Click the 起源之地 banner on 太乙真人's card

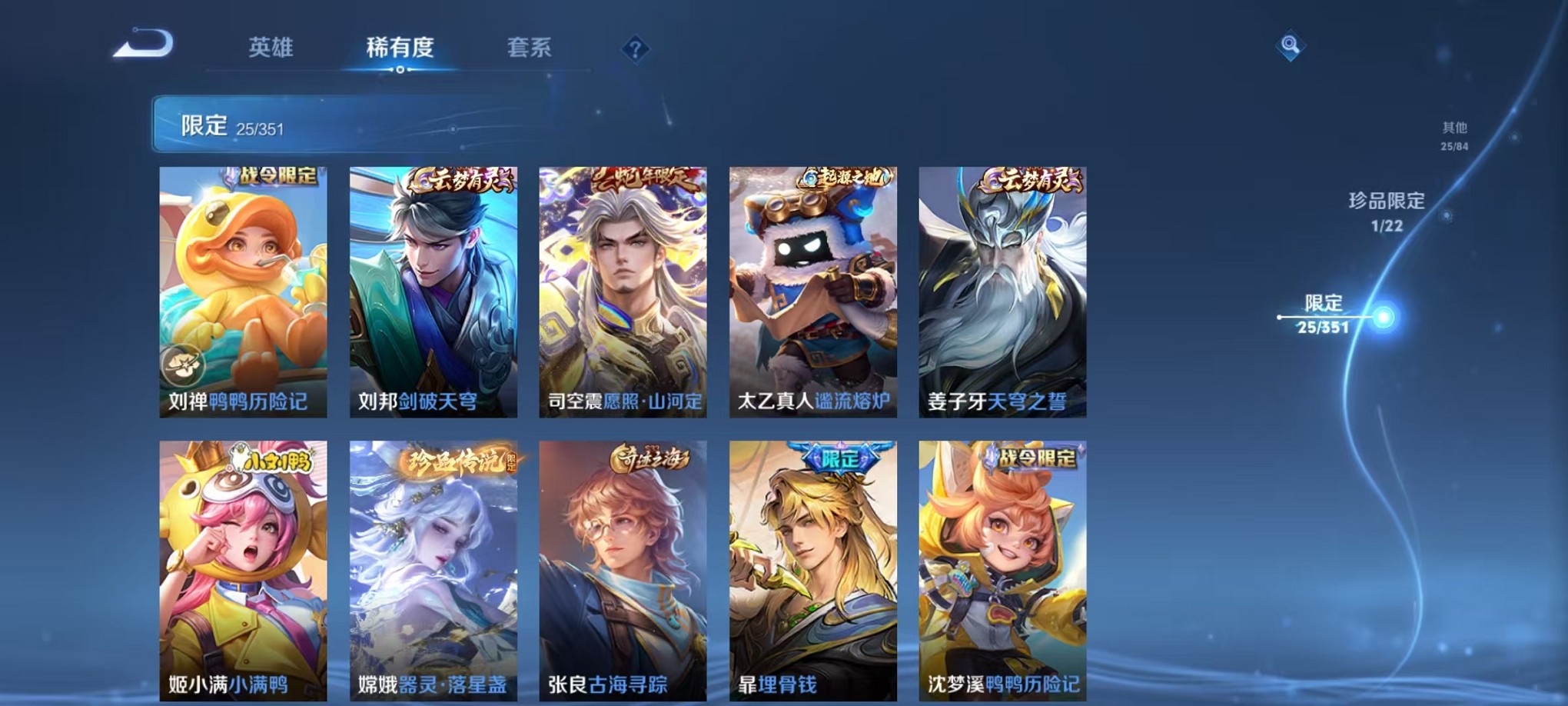coord(845,175)
